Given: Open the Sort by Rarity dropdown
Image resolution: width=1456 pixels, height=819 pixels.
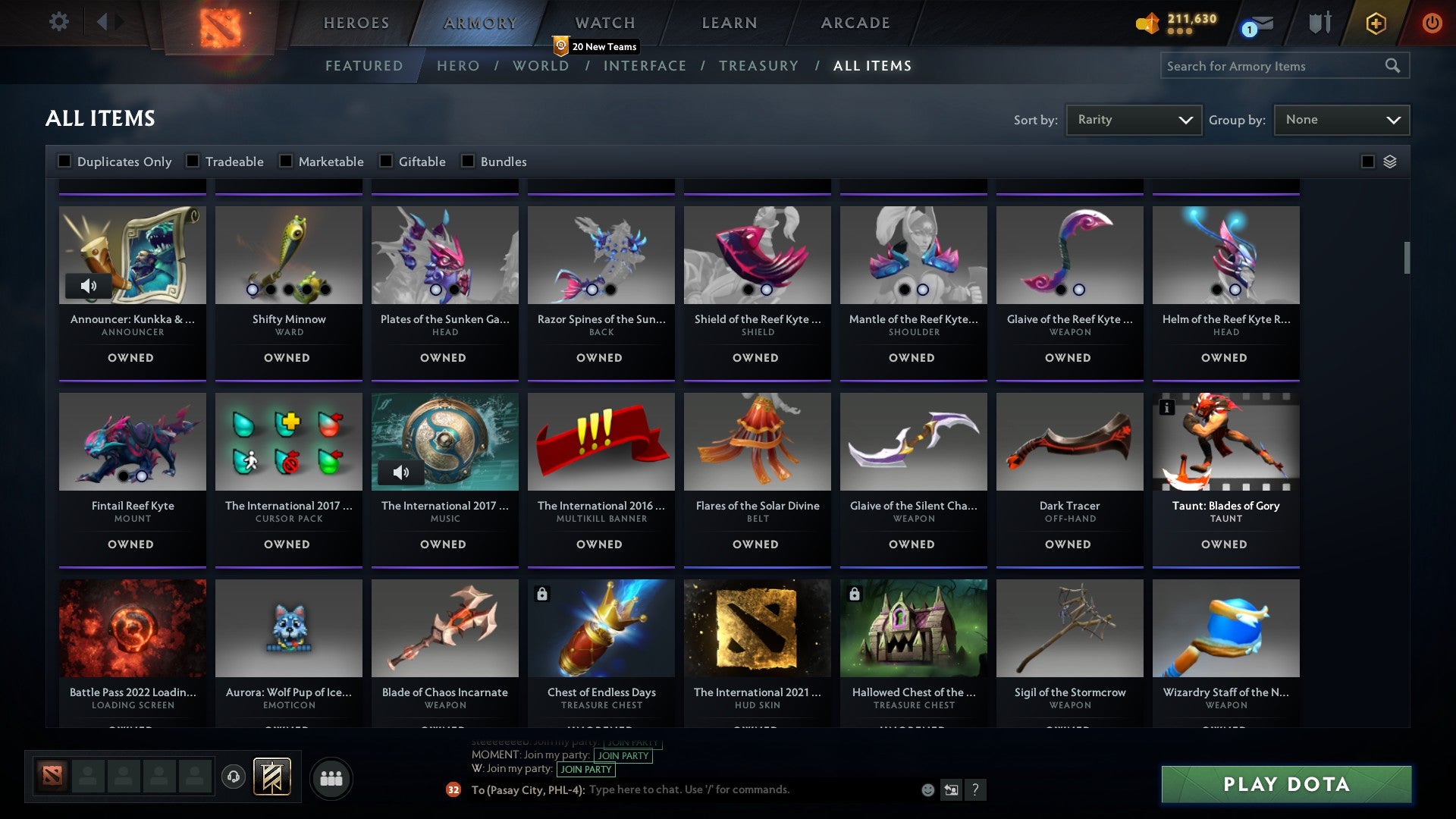Looking at the screenshot, I should pos(1133,119).
